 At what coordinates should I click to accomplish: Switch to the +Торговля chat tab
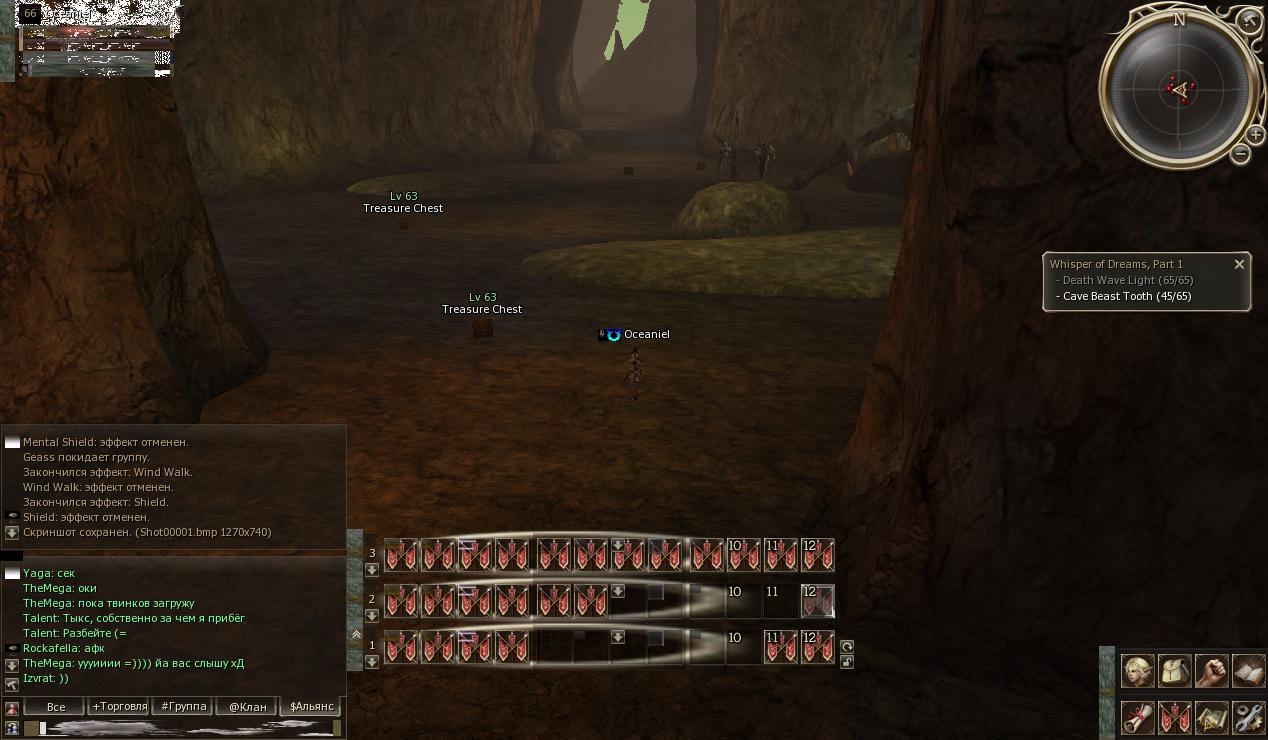pos(120,706)
